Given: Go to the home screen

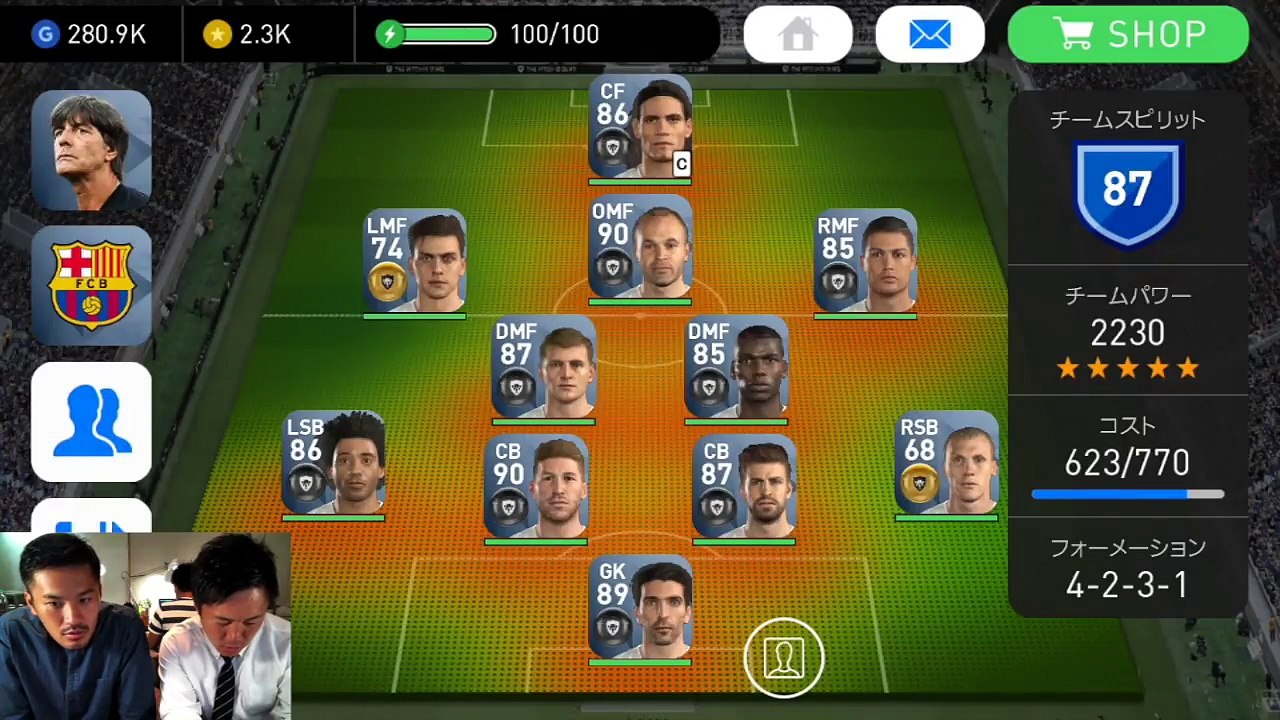Looking at the screenshot, I should pyautogui.click(x=798, y=35).
